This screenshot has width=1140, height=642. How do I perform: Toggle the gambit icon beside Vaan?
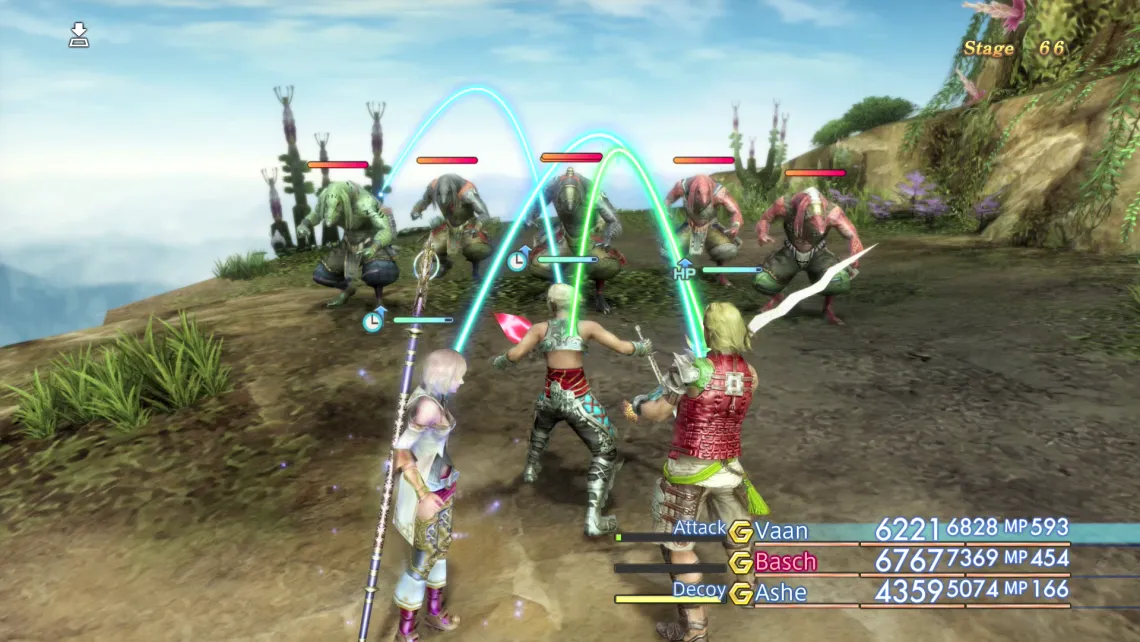click(x=741, y=531)
